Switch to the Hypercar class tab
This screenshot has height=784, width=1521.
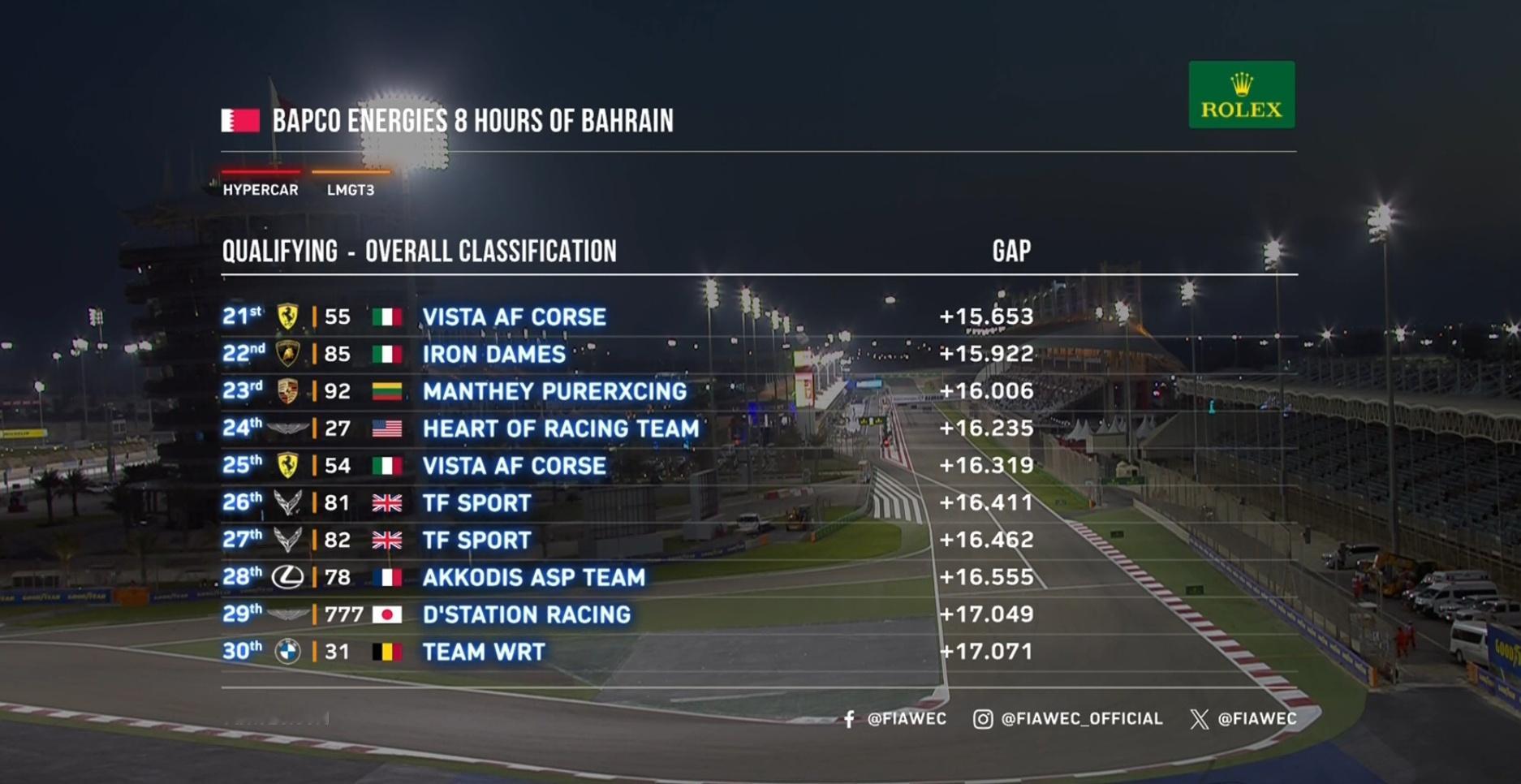[x=261, y=189]
